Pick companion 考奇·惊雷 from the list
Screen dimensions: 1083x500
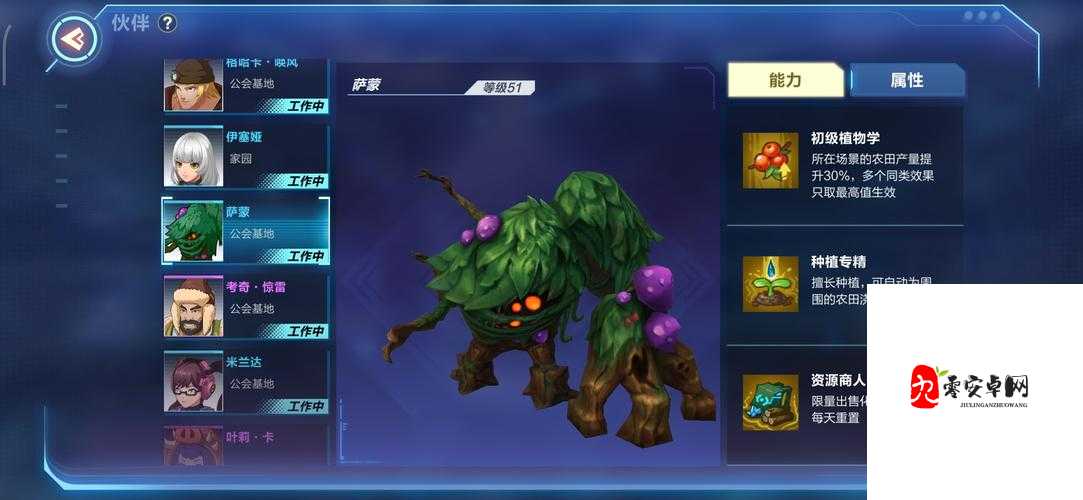tap(245, 306)
